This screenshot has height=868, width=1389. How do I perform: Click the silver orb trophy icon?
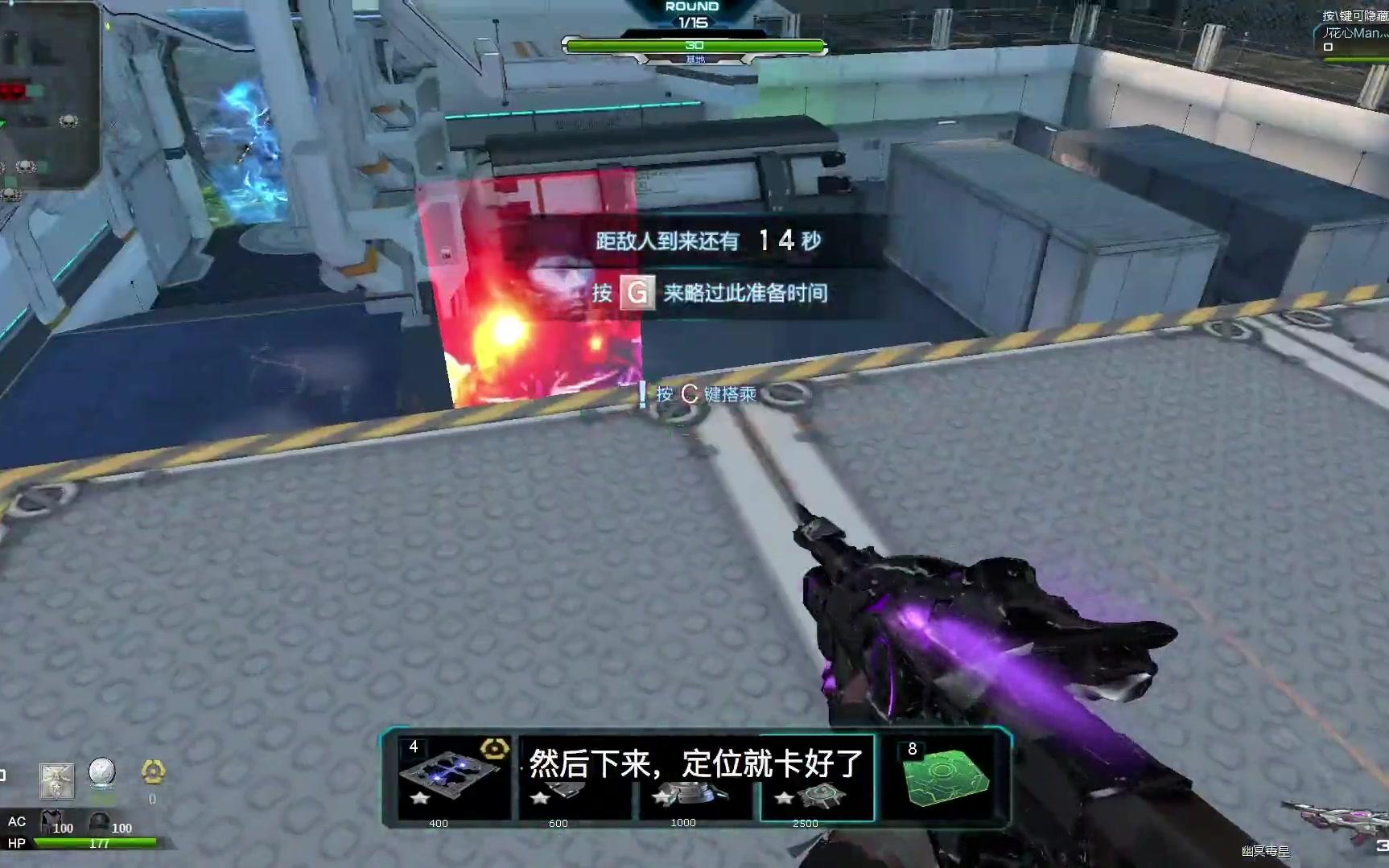[103, 771]
